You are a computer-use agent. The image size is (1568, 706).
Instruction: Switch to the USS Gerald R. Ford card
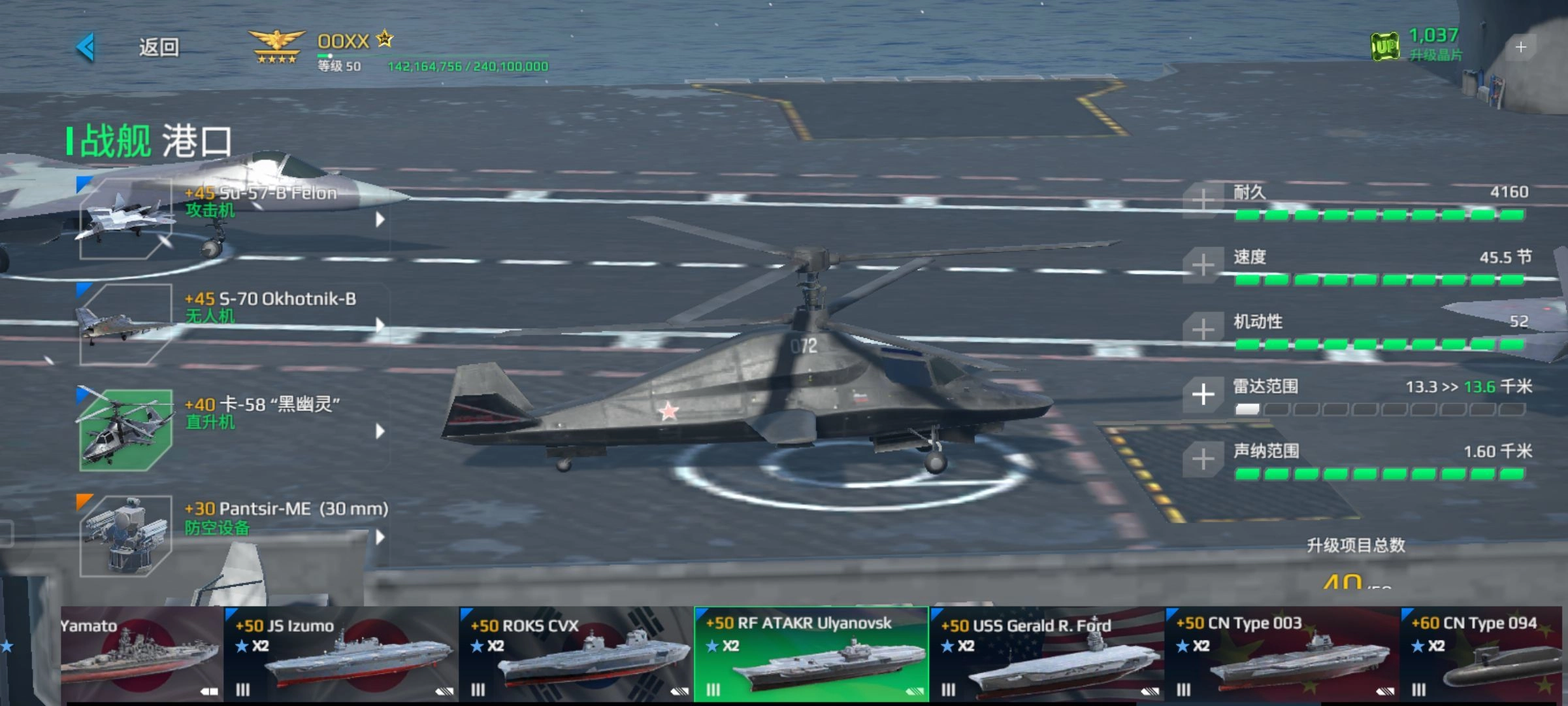(1047, 655)
